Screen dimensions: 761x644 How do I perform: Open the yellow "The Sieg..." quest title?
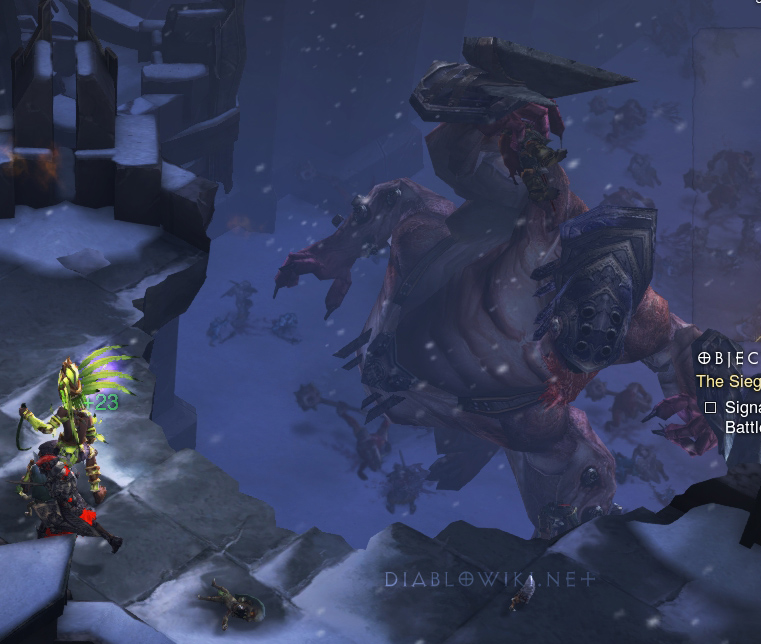coord(728,381)
